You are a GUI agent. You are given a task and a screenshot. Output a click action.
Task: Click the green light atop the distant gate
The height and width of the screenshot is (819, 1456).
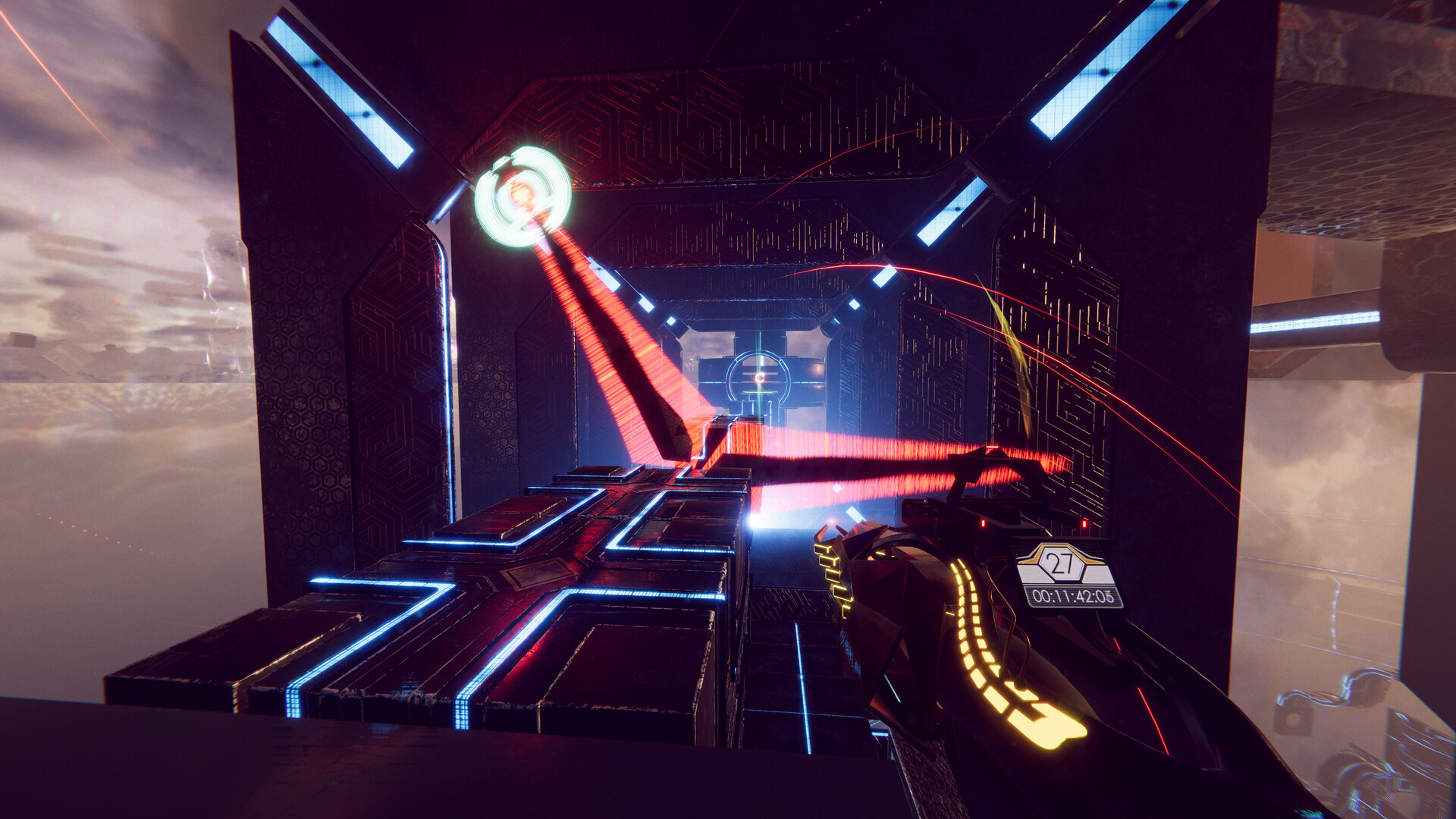pyautogui.click(x=760, y=391)
